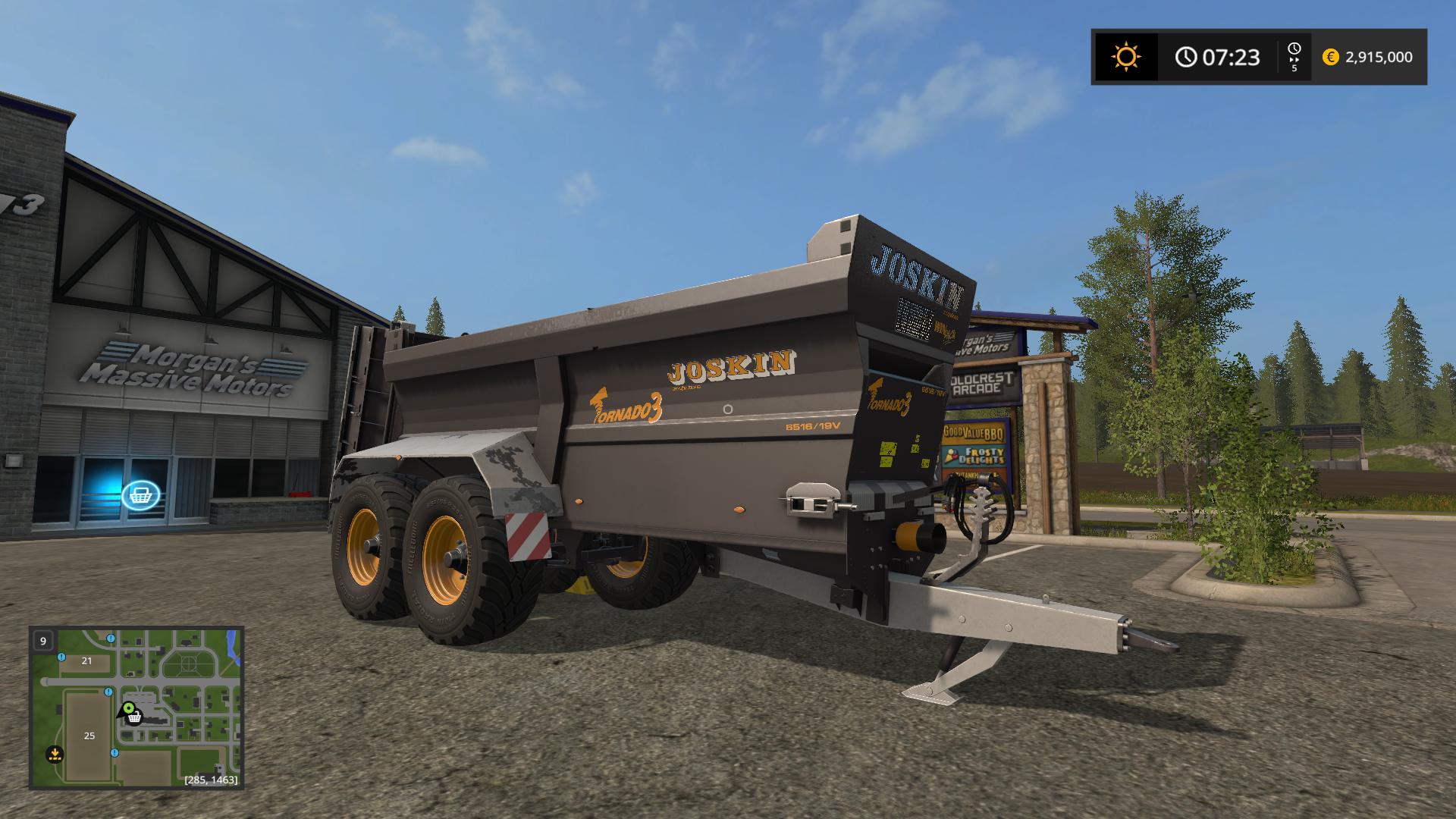
Task: Select the yellow unloading-point marker on the minimap
Action: [54, 754]
